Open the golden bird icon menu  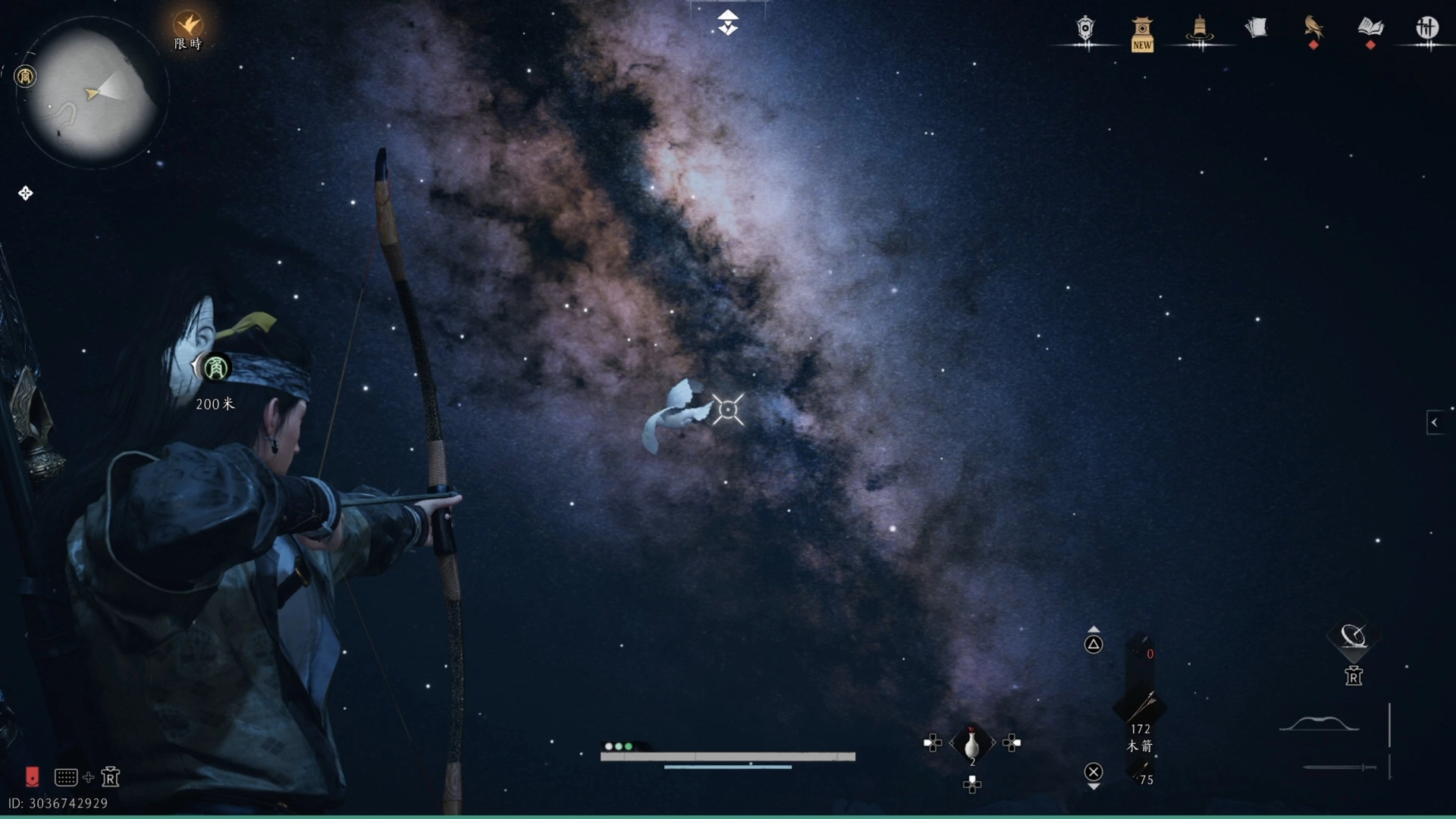pos(1313,29)
